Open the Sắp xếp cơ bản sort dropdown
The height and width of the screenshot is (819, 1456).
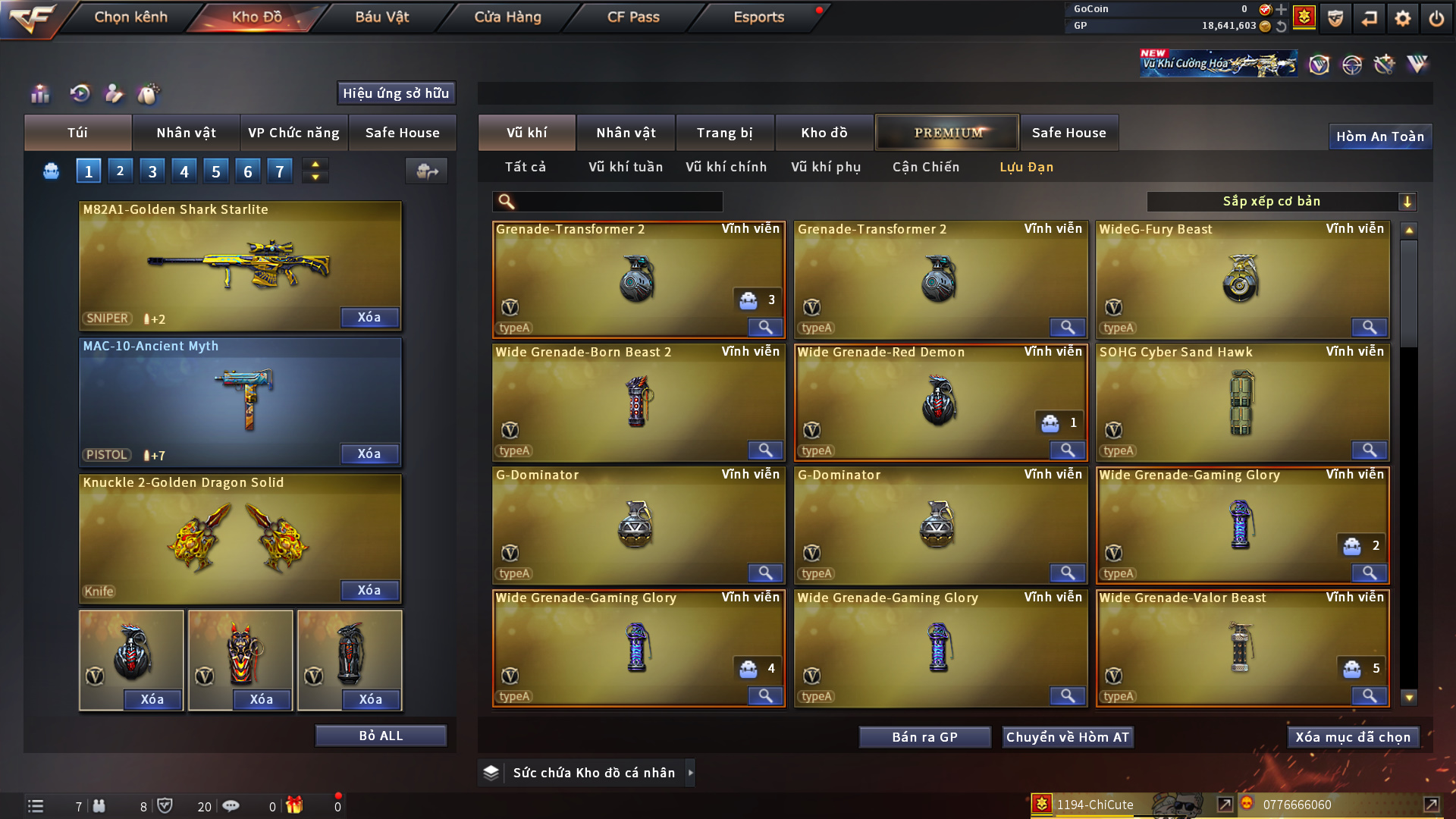[x=1281, y=202]
